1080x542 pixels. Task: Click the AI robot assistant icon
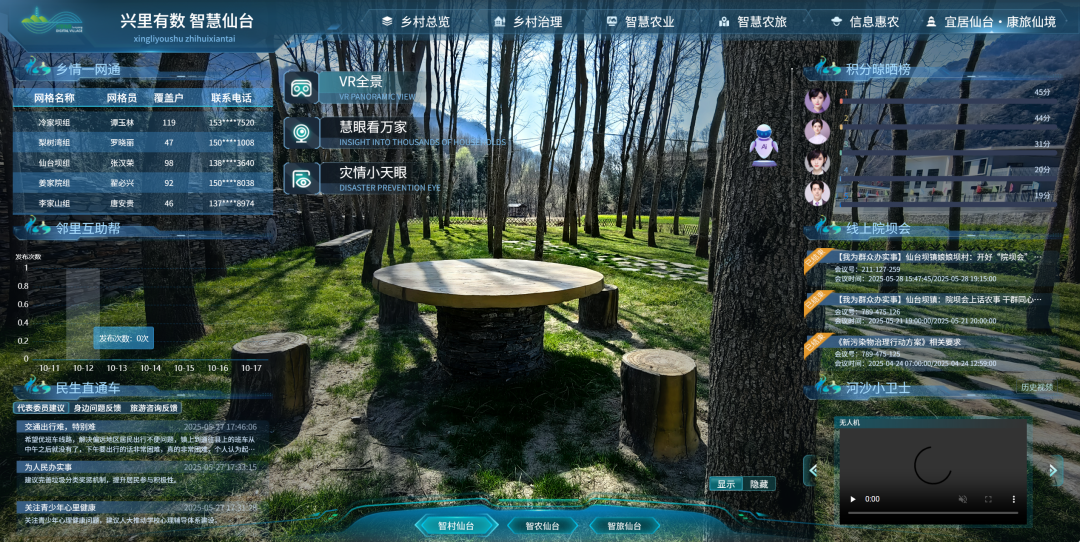(764, 144)
